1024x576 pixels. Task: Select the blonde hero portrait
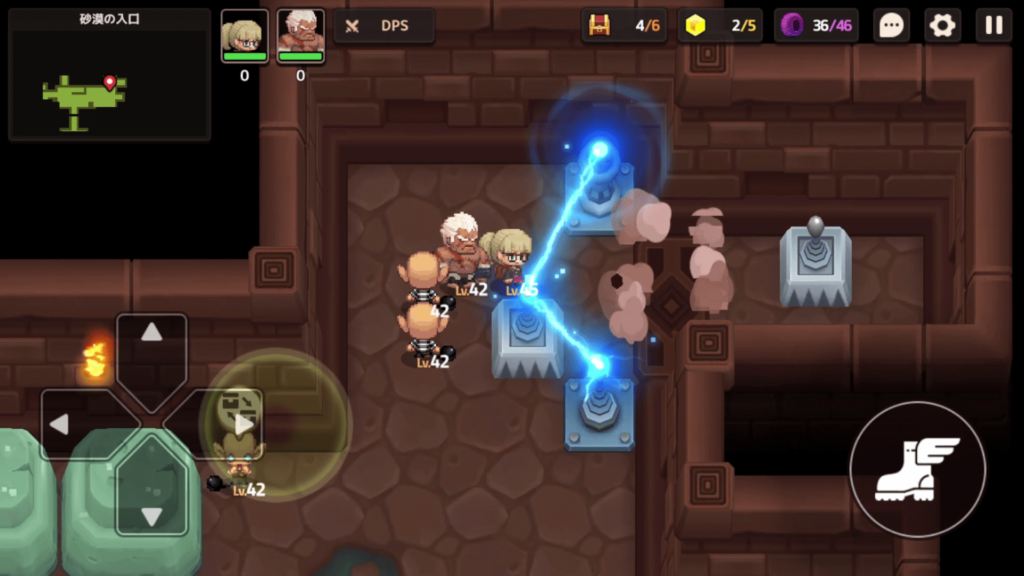click(244, 36)
